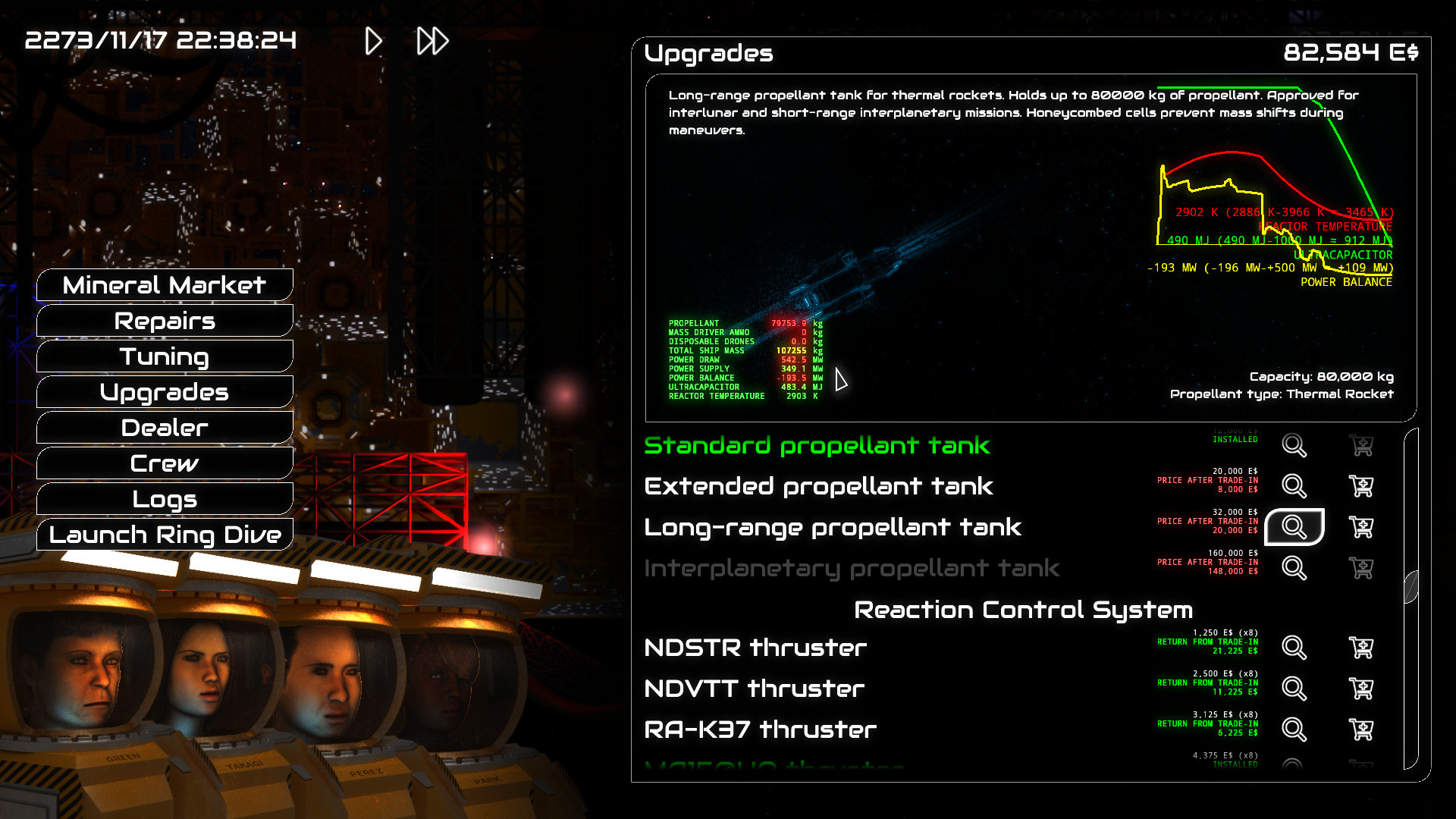Inspect the Standard propellant tank details
The image size is (1456, 819).
pos(1293,446)
